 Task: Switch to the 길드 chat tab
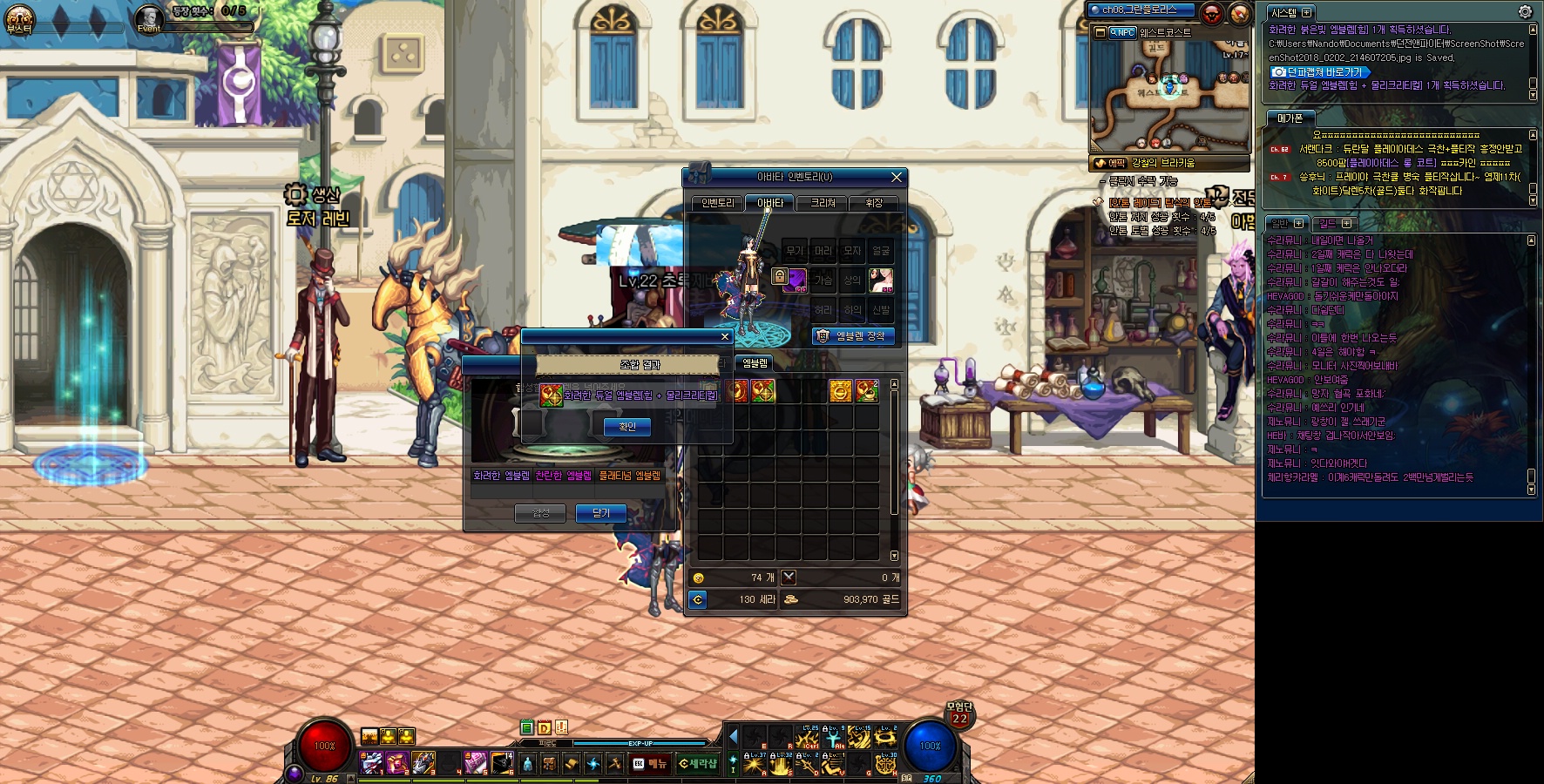(1333, 224)
